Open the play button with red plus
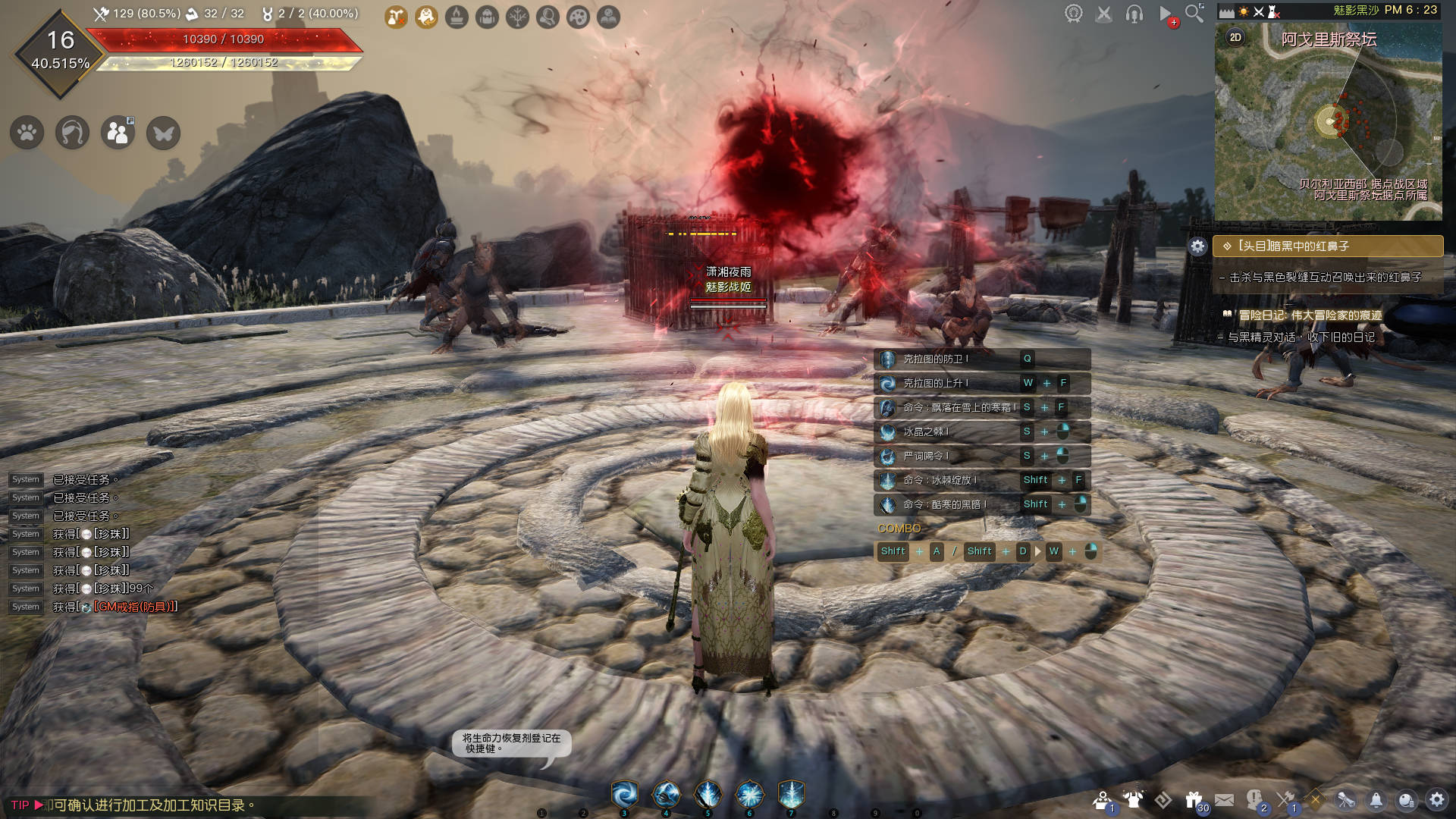The height and width of the screenshot is (819, 1456). [1166, 14]
